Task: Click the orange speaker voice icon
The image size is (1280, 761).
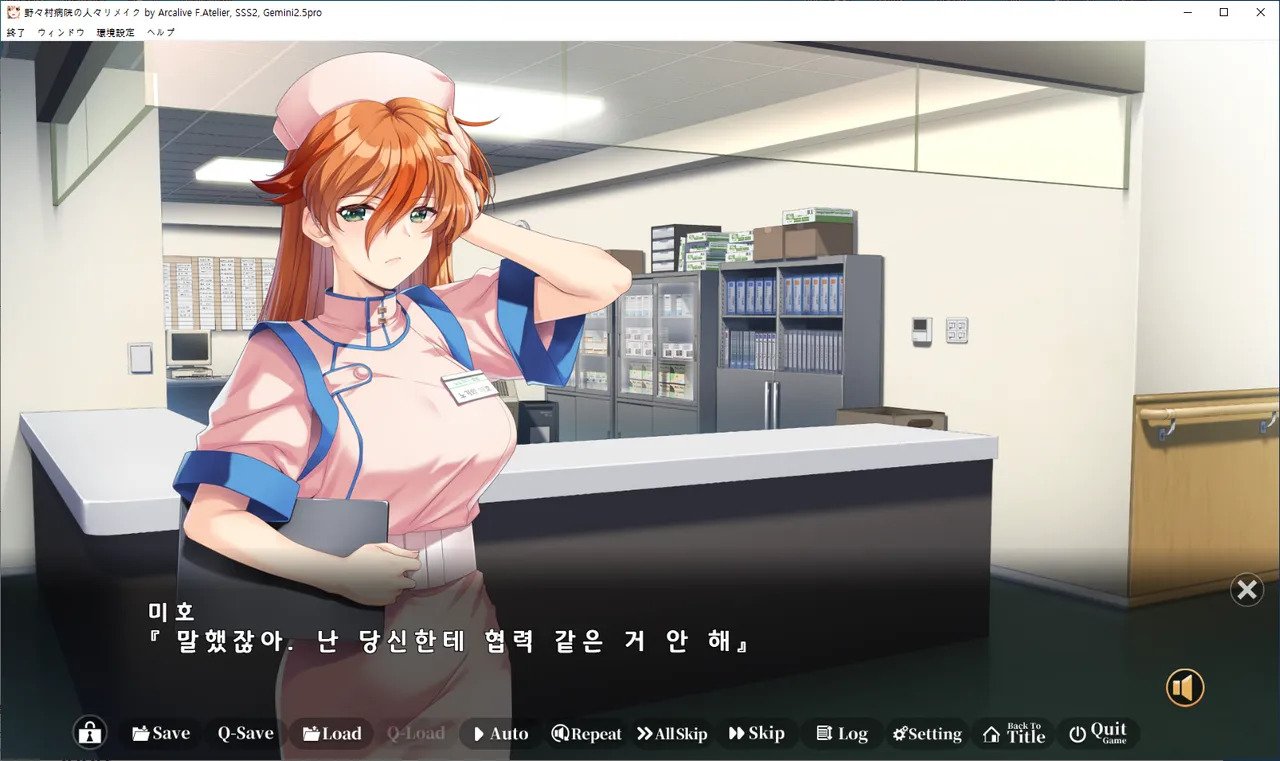Action: click(x=1185, y=688)
